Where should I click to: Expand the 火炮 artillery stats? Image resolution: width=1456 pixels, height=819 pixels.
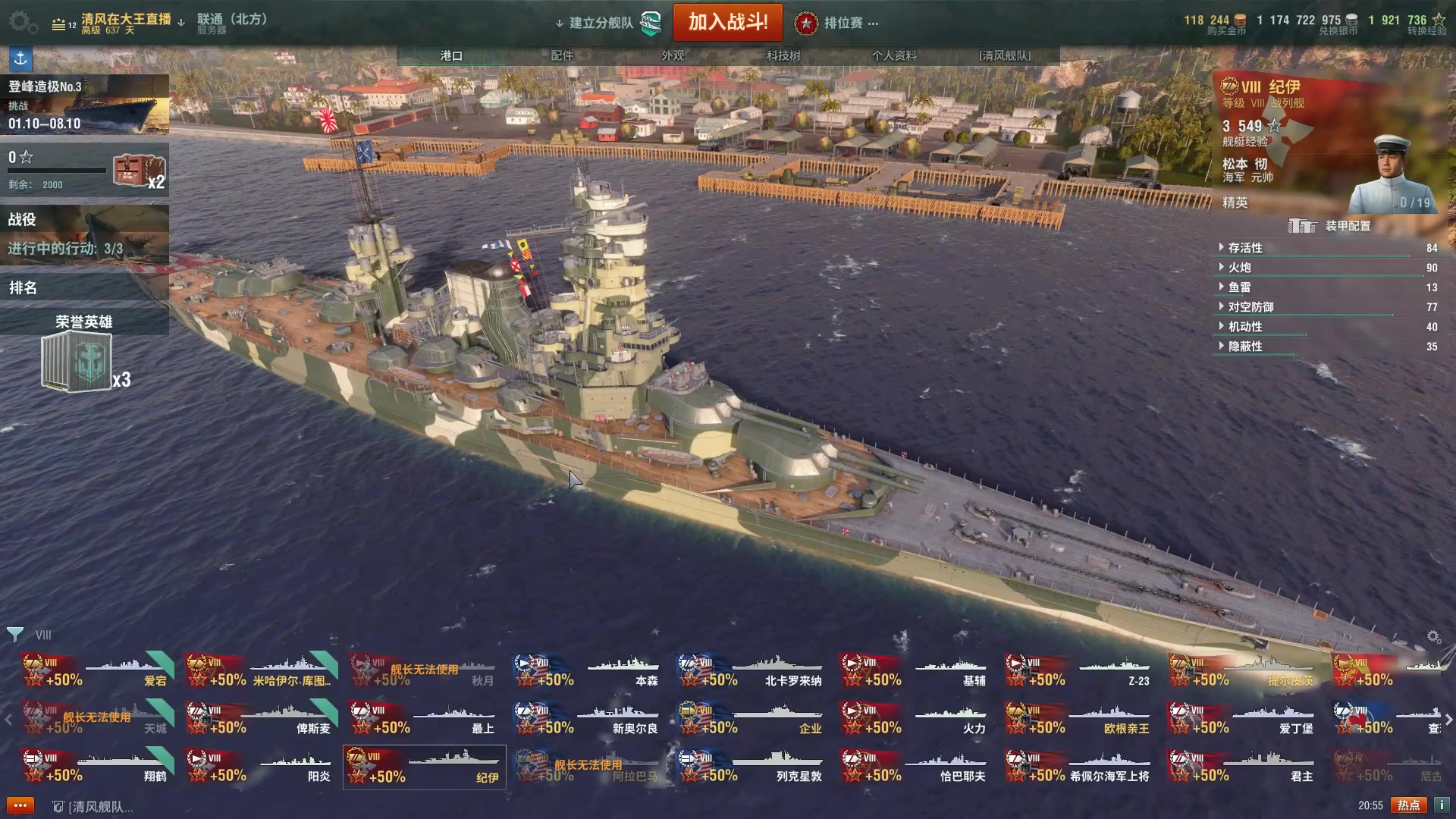(x=1240, y=268)
